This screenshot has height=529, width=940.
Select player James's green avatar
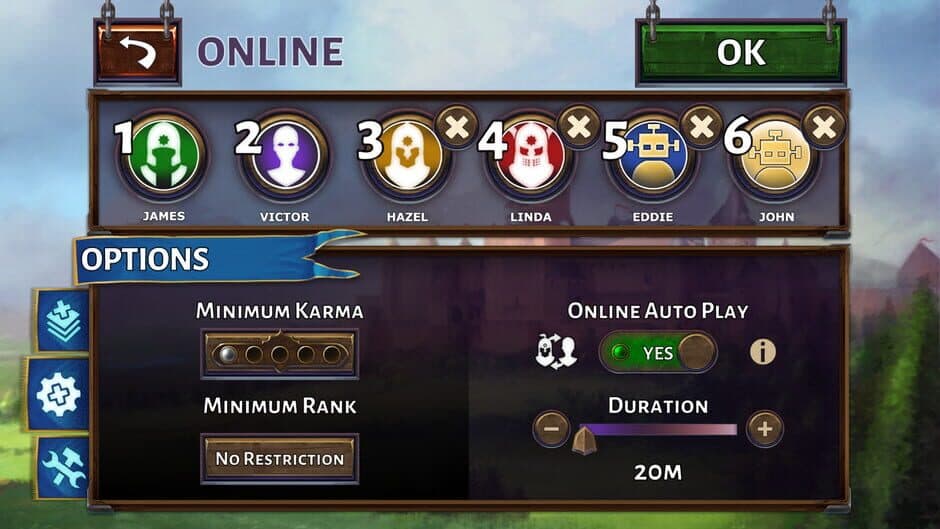(x=161, y=156)
